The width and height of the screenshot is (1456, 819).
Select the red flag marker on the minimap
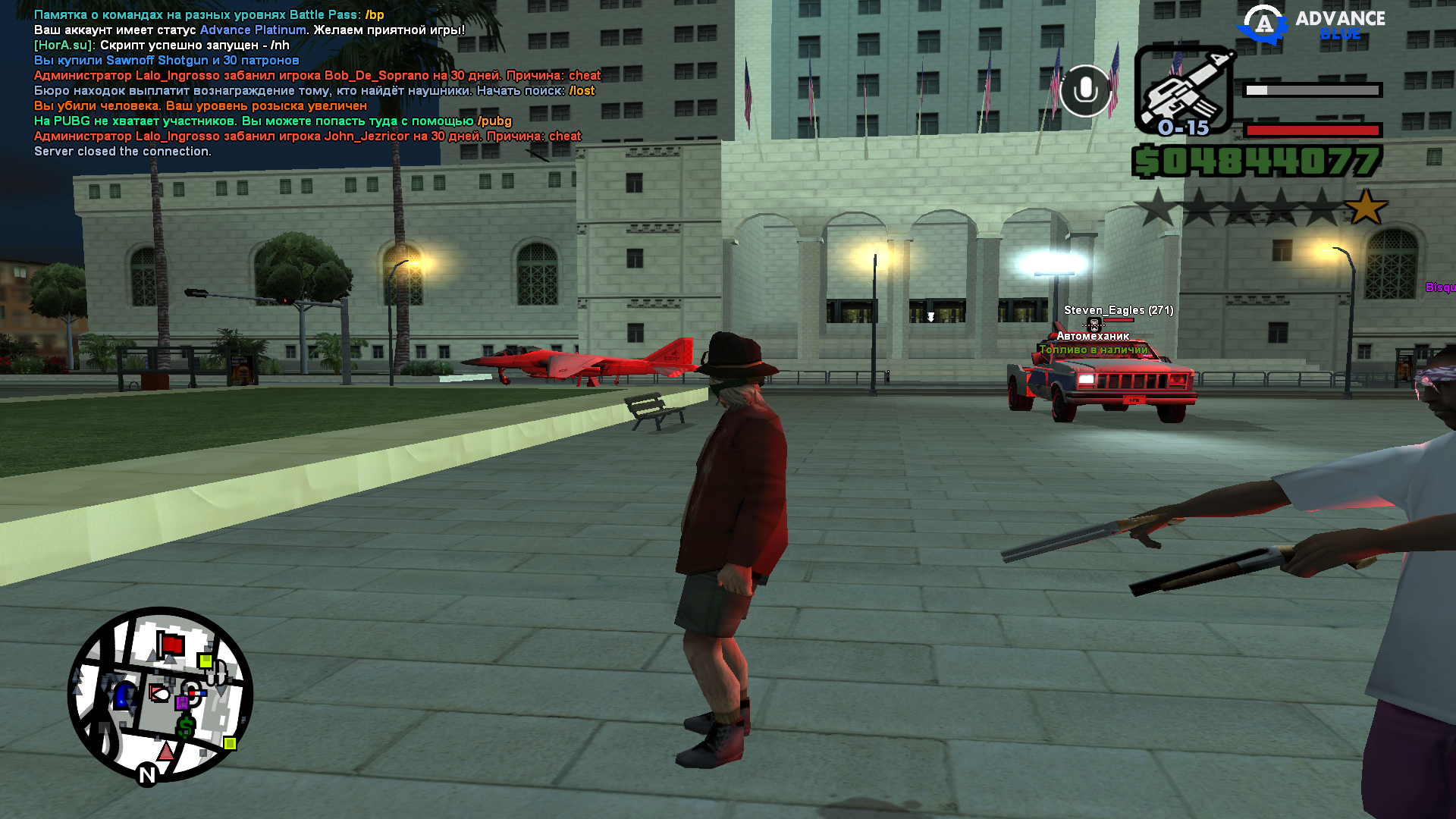tap(171, 645)
